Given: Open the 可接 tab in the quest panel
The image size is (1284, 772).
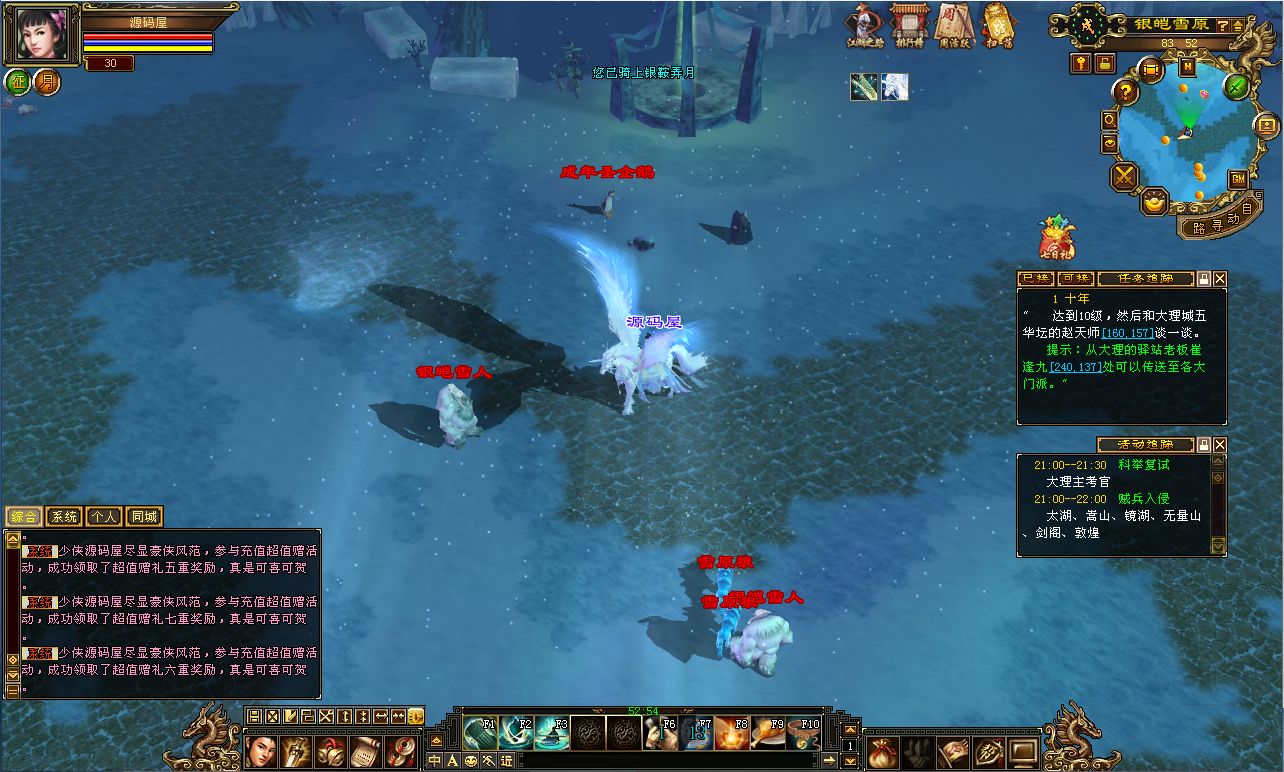Looking at the screenshot, I should [x=1076, y=279].
